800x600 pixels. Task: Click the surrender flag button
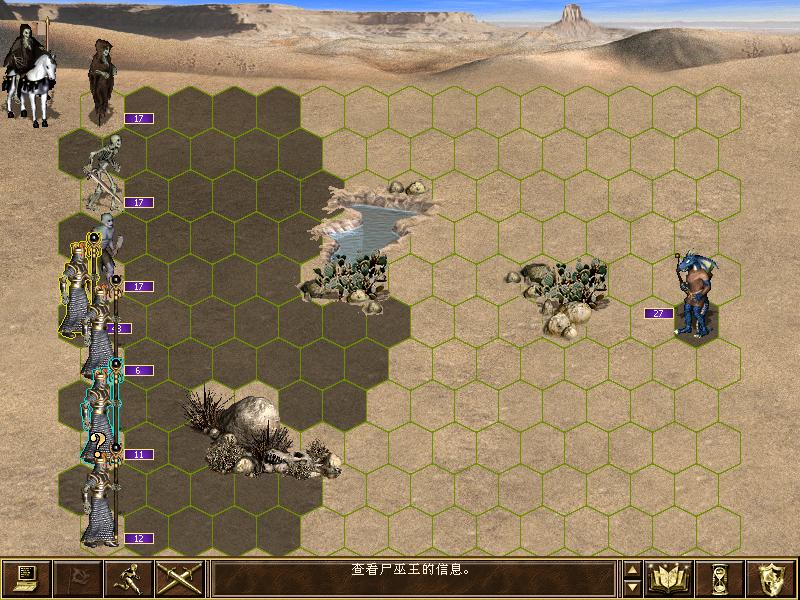tap(78, 579)
